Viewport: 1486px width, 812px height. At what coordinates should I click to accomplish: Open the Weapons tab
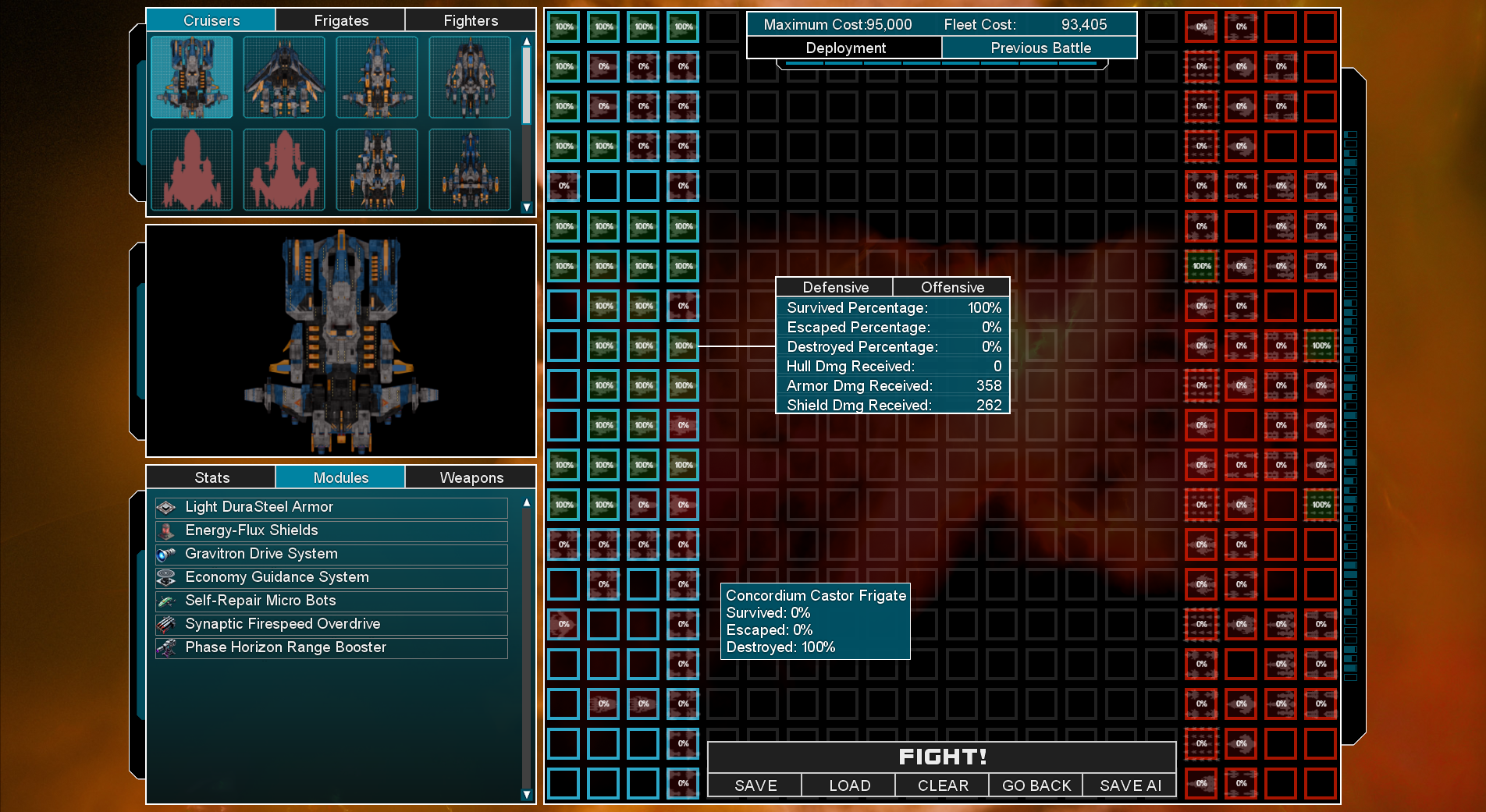471,477
